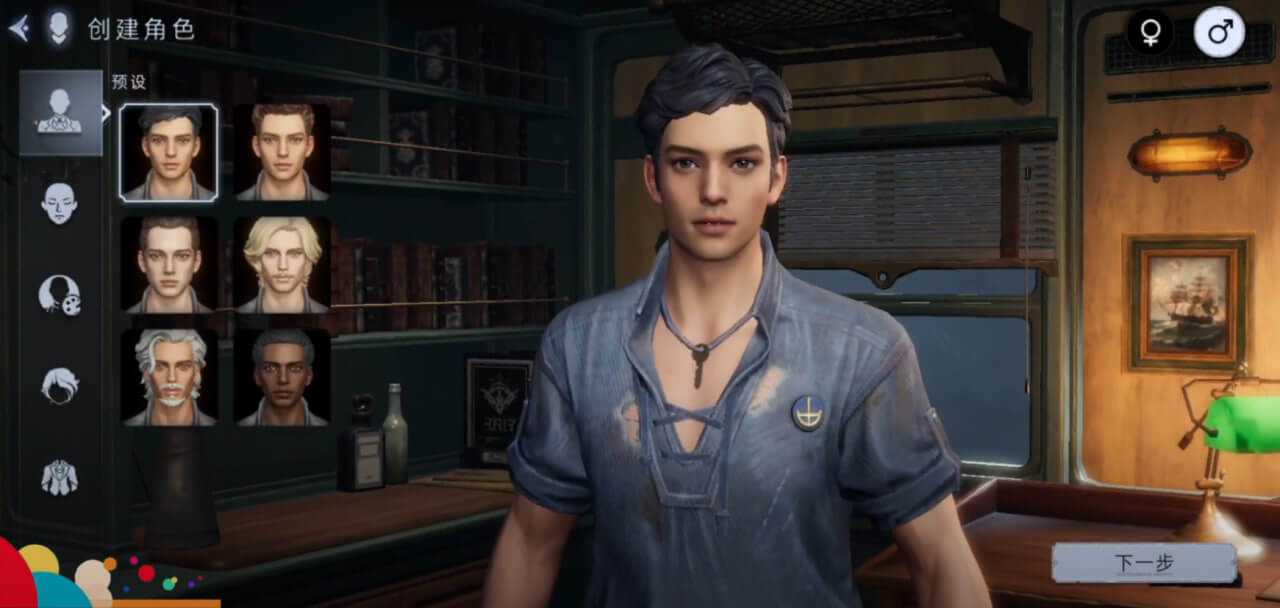Switch to the face shape tab
This screenshot has height=608, width=1280.
60,203
